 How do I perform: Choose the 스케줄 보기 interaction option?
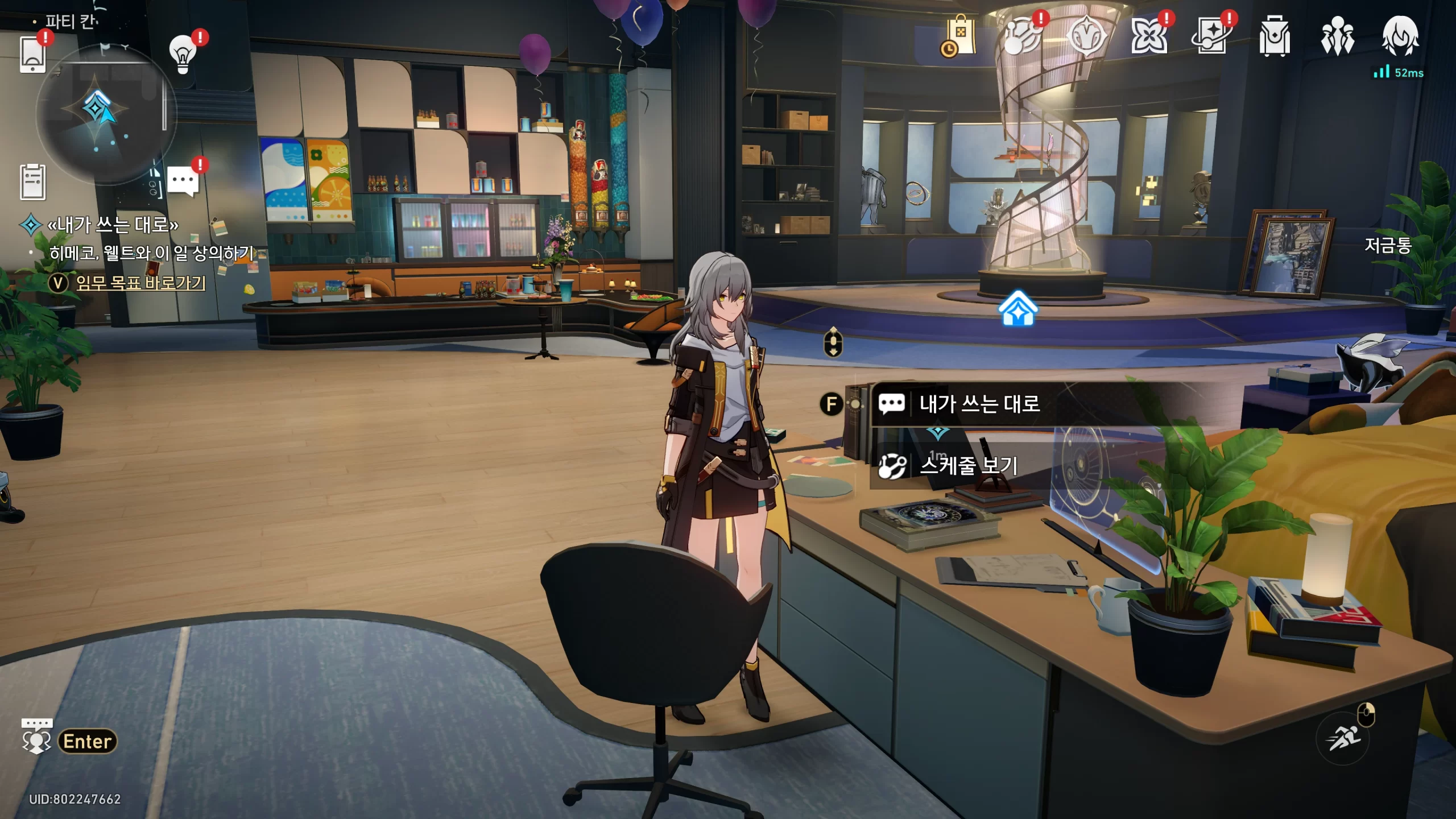[x=968, y=466]
